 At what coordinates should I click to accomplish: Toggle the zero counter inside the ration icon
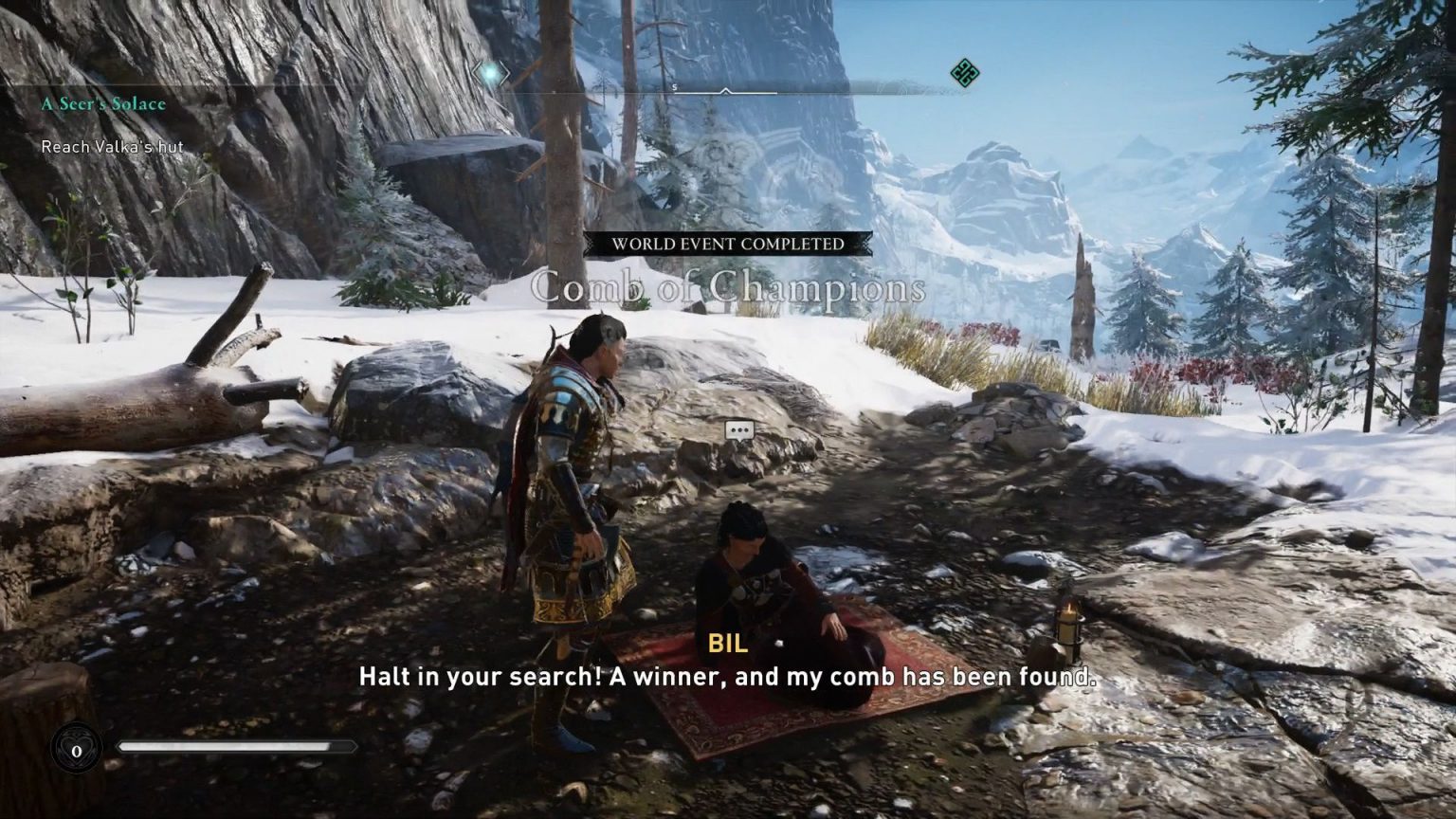coord(75,748)
